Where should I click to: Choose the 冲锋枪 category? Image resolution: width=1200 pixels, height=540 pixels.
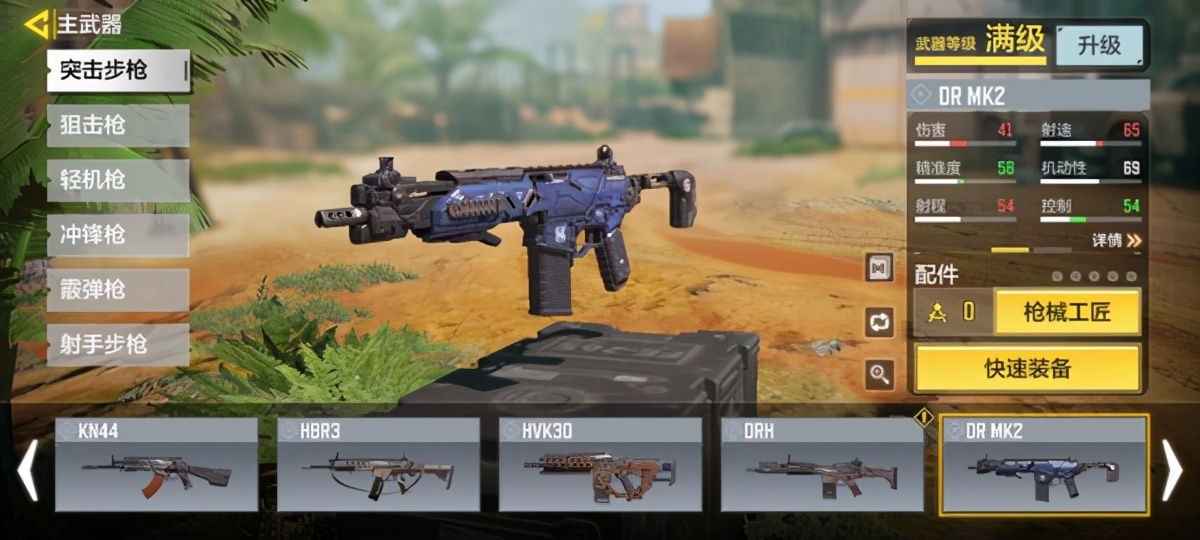click(117, 235)
